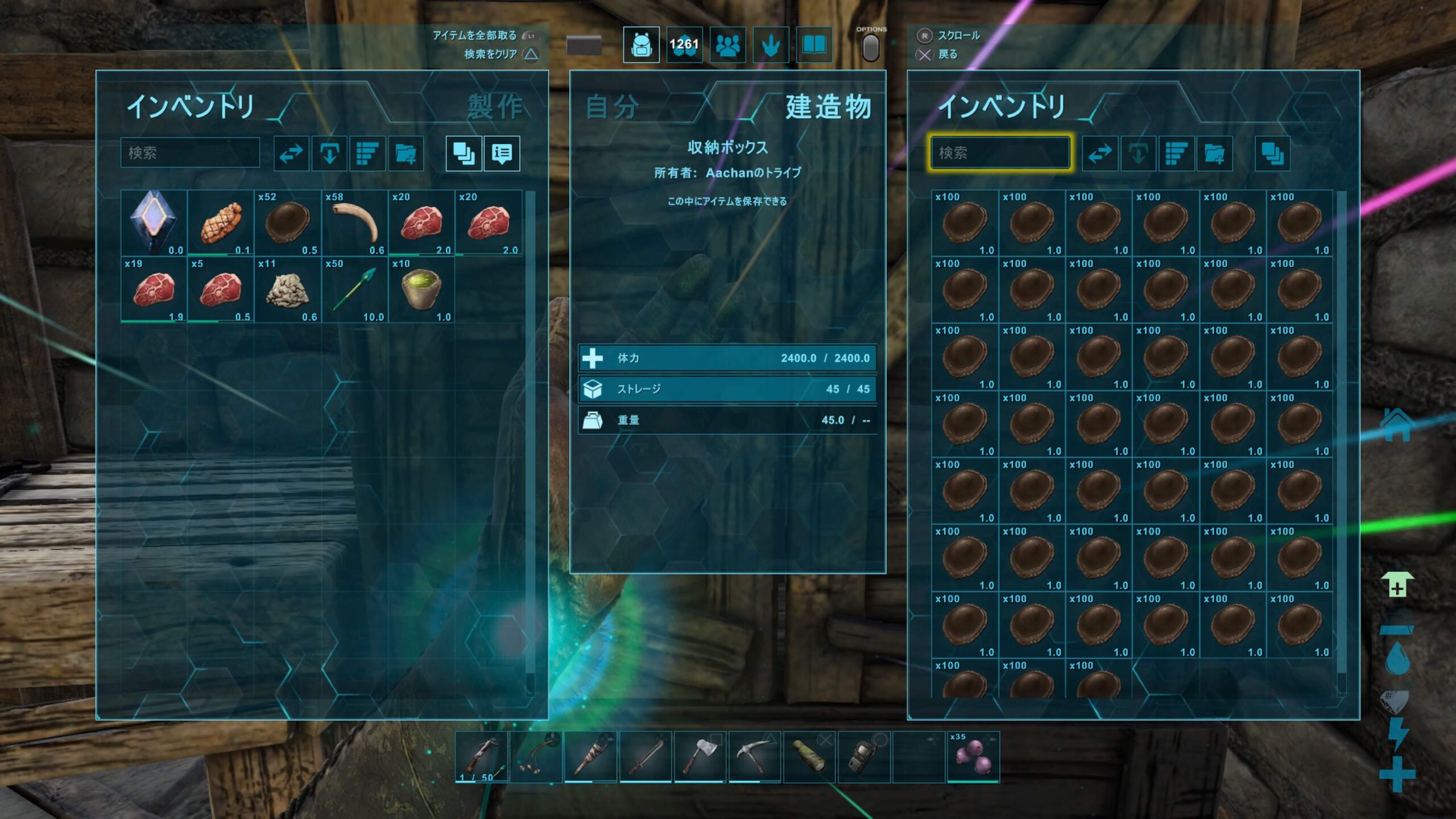Open the backpack inventory icon in top bar
This screenshot has width=1456, height=819.
click(641, 45)
